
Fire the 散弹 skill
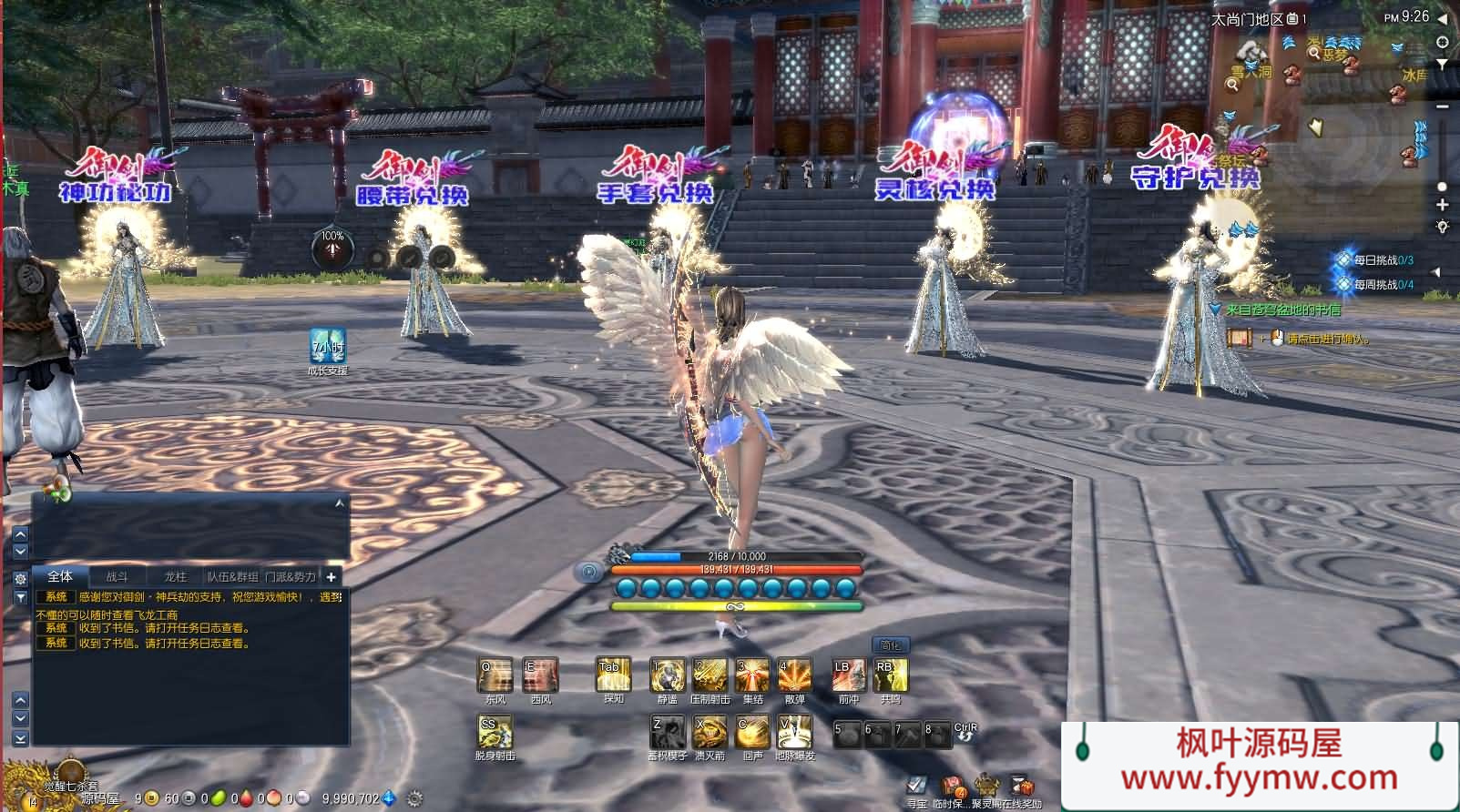click(794, 676)
